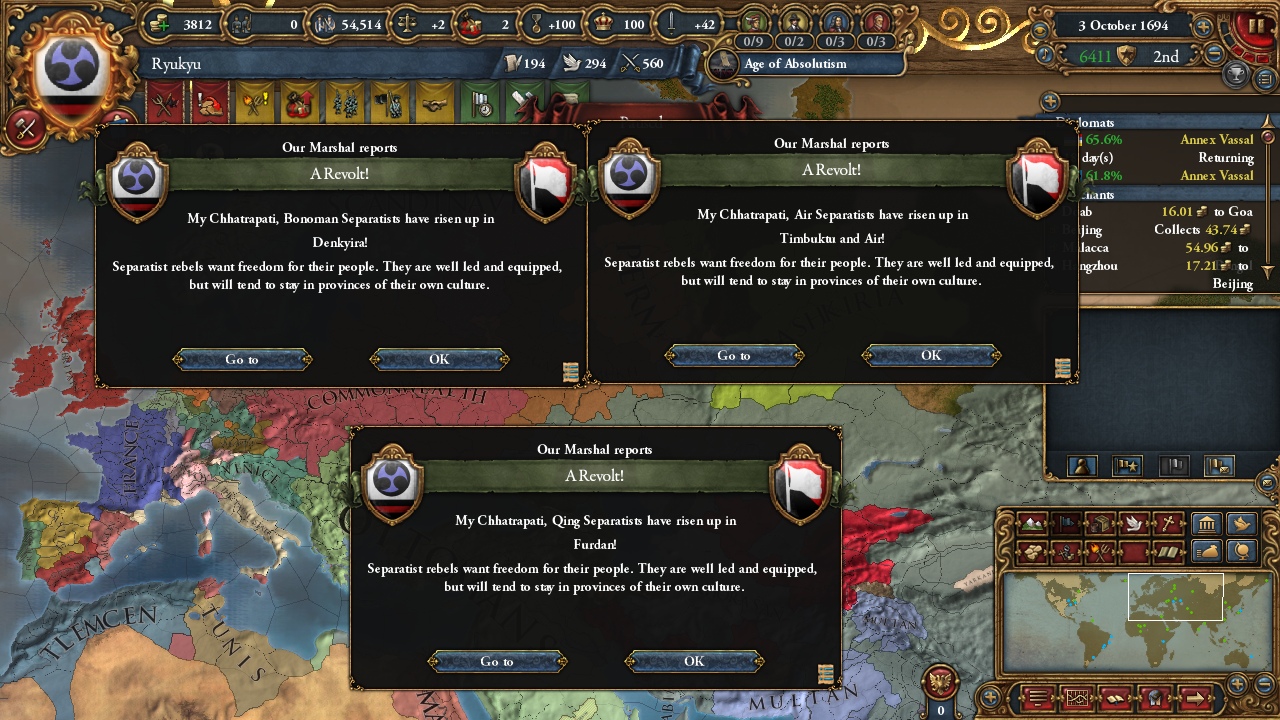The image size is (1280, 720).
Task: Click Go to on the Qing Separatists revolt
Action: point(497,661)
